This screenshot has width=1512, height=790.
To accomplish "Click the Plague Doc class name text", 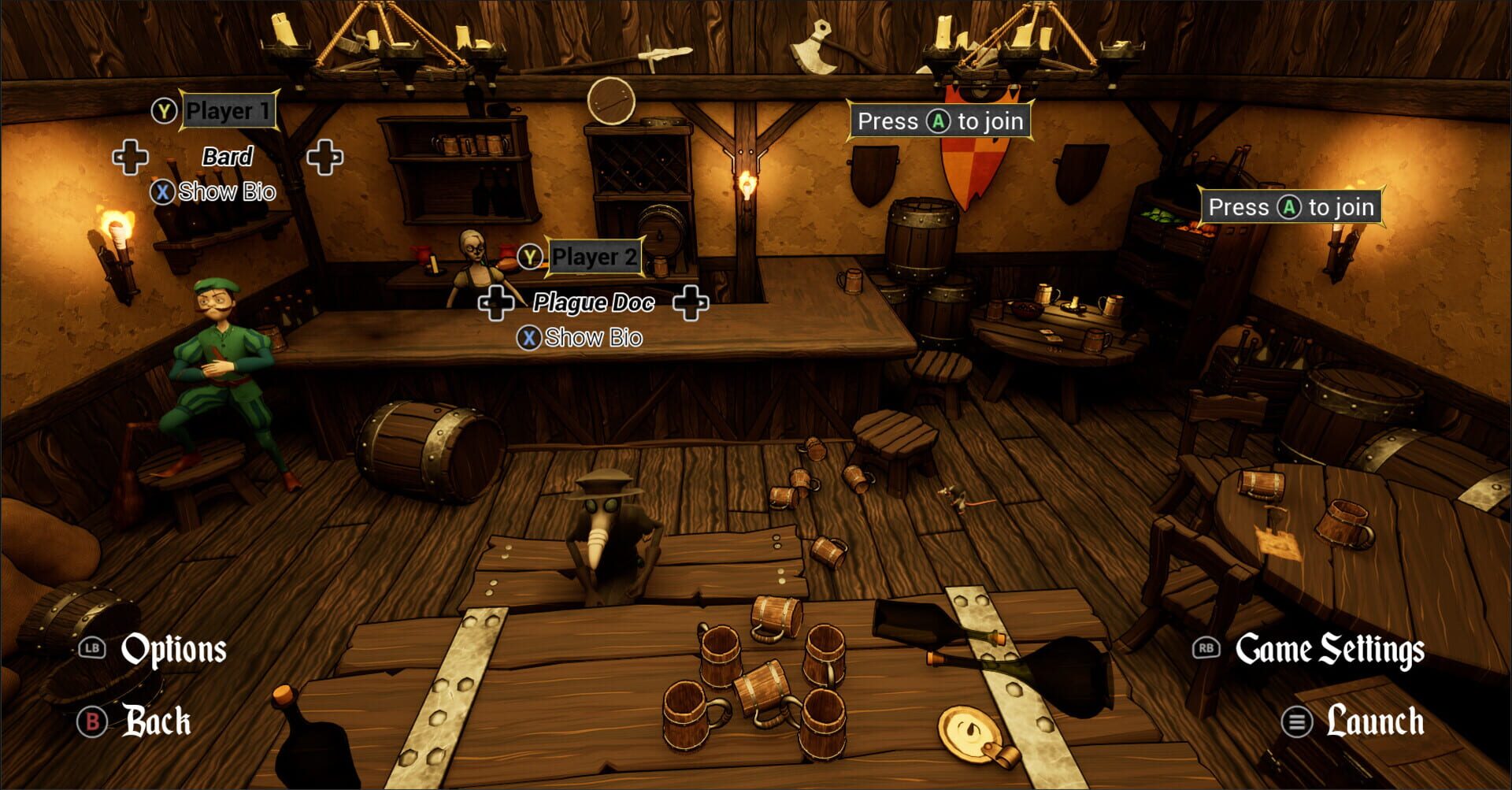I will coord(594,303).
